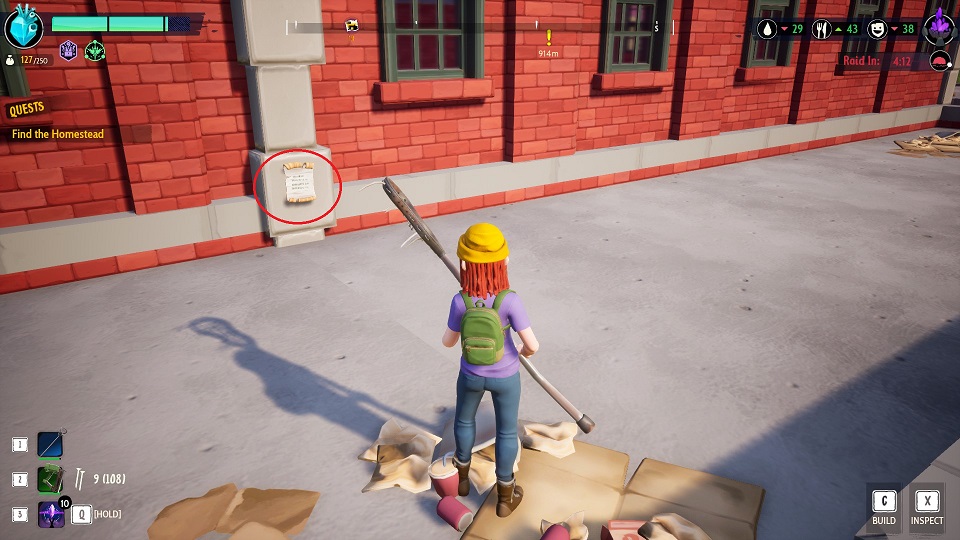Screen dimensions: 960x540
Task: Click the fork and knife hunger icon
Action: 822,29
